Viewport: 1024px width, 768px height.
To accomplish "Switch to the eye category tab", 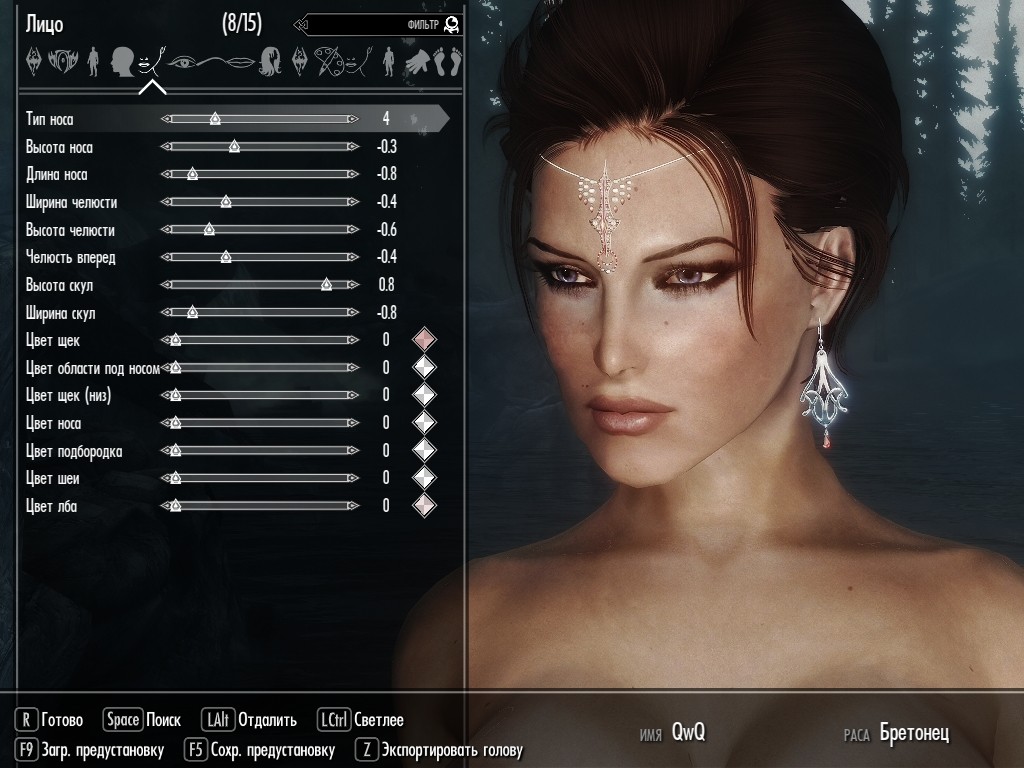I will pyautogui.click(x=182, y=62).
